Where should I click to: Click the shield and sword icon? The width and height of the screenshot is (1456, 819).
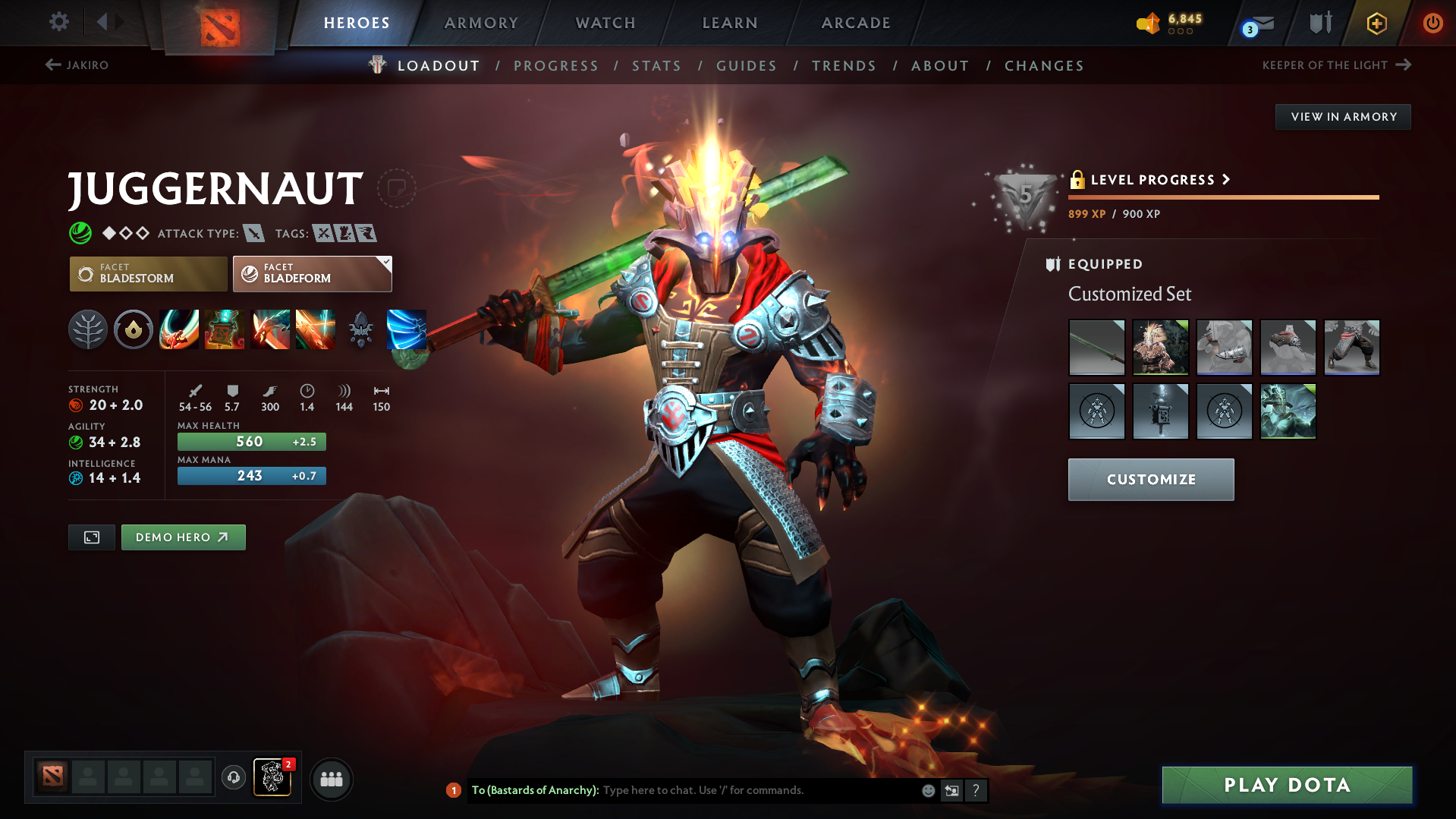[x=1319, y=23]
